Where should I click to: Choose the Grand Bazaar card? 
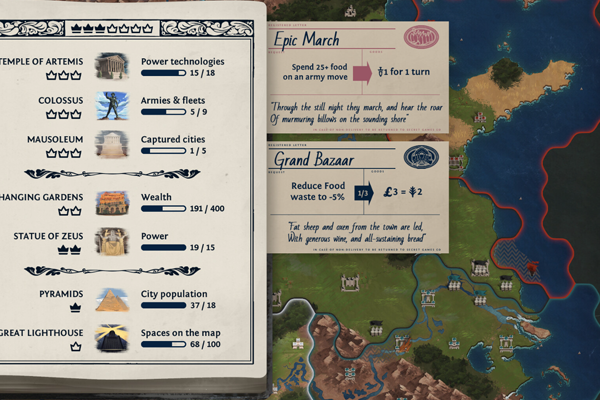[356, 198]
